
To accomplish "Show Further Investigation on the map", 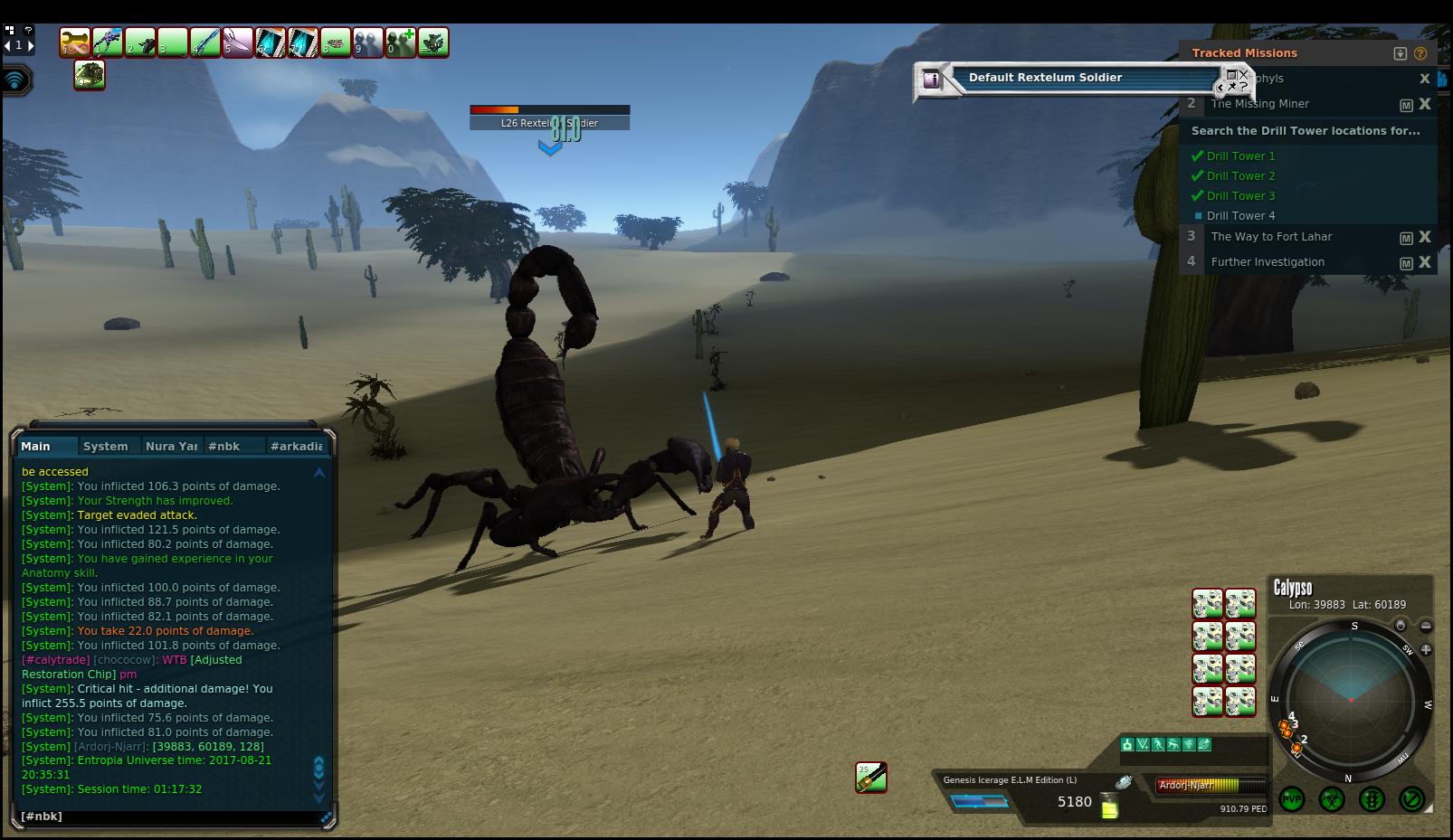I will coord(1406,263).
